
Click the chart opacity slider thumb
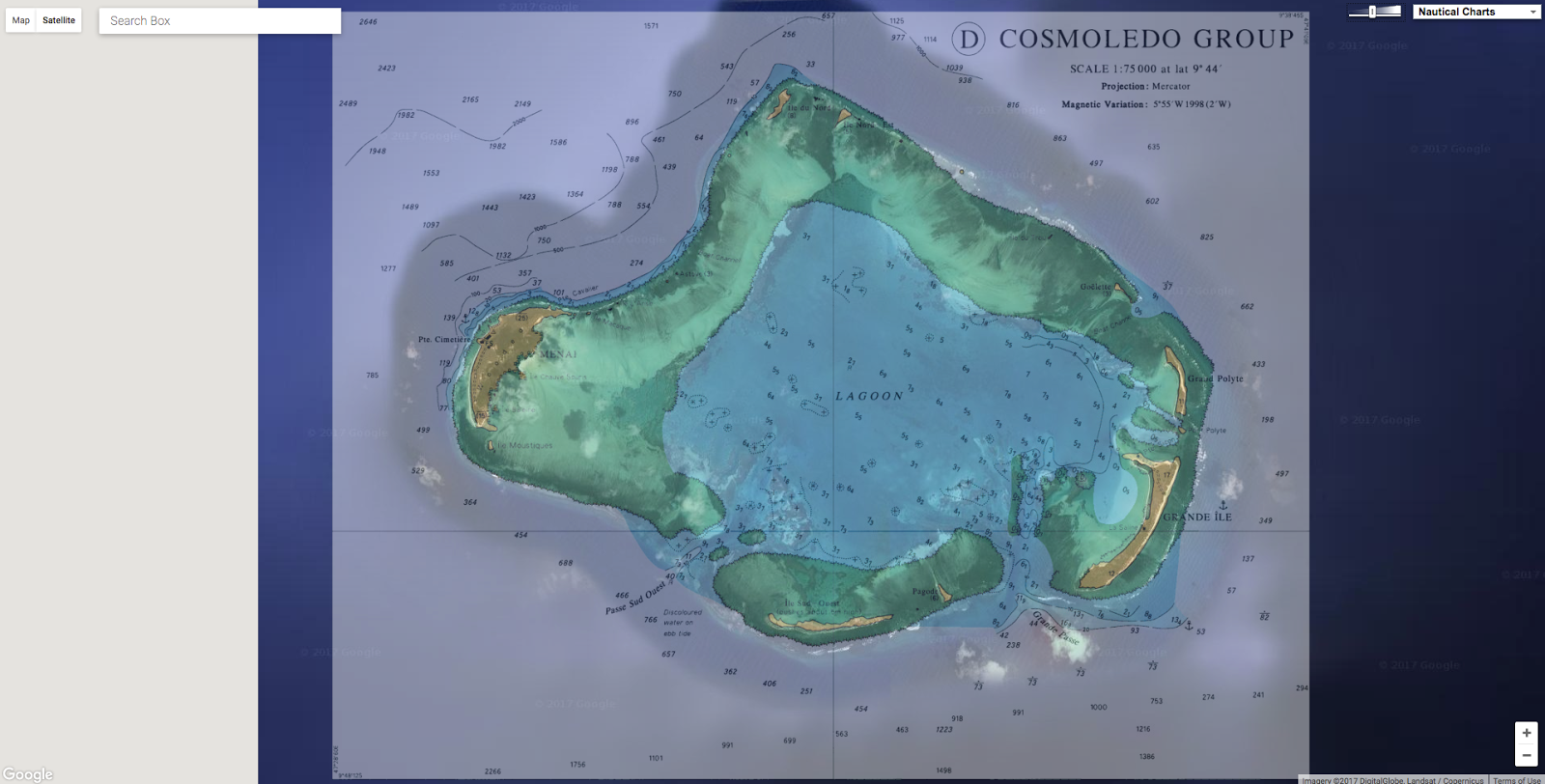(x=1373, y=11)
